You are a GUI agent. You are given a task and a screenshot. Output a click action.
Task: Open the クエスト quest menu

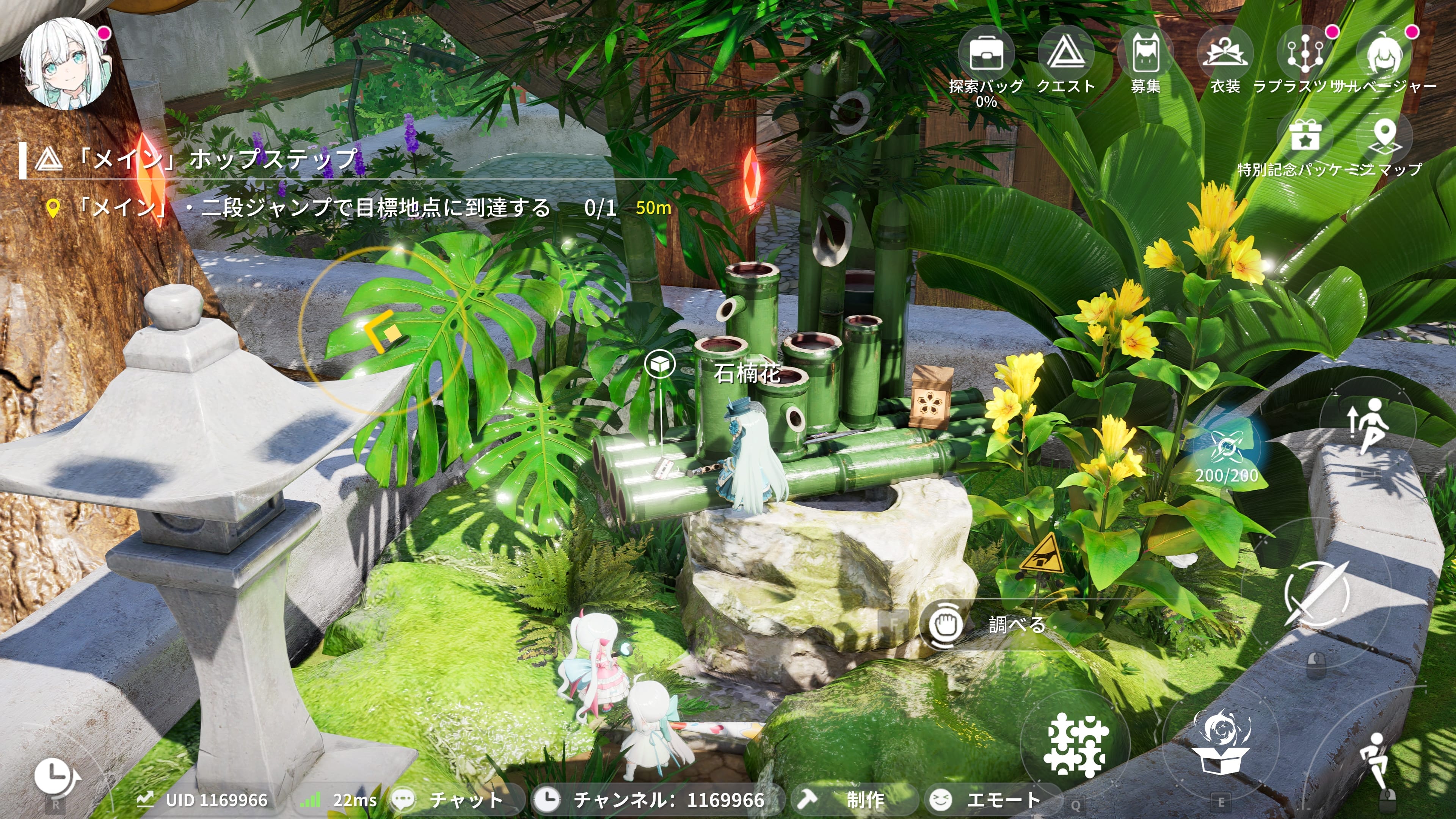click(x=1065, y=54)
